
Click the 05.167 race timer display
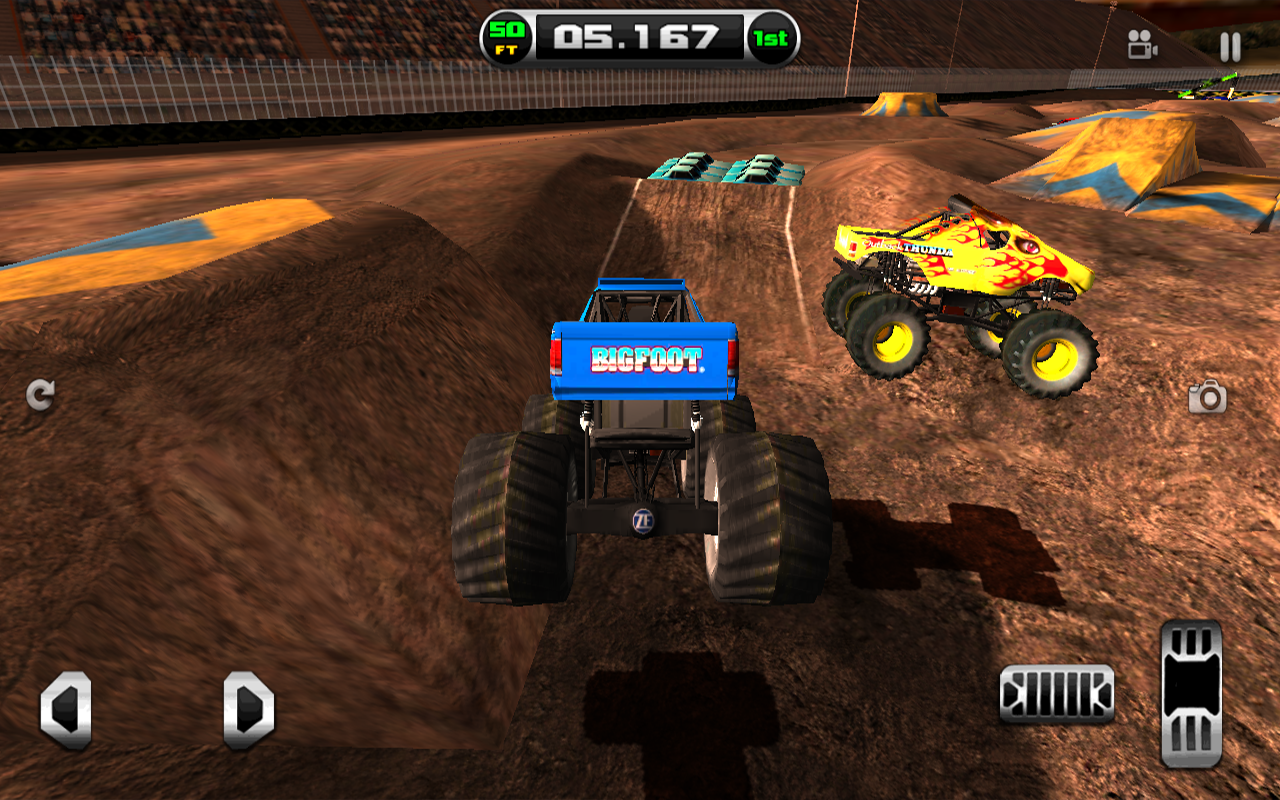pyautogui.click(x=634, y=37)
